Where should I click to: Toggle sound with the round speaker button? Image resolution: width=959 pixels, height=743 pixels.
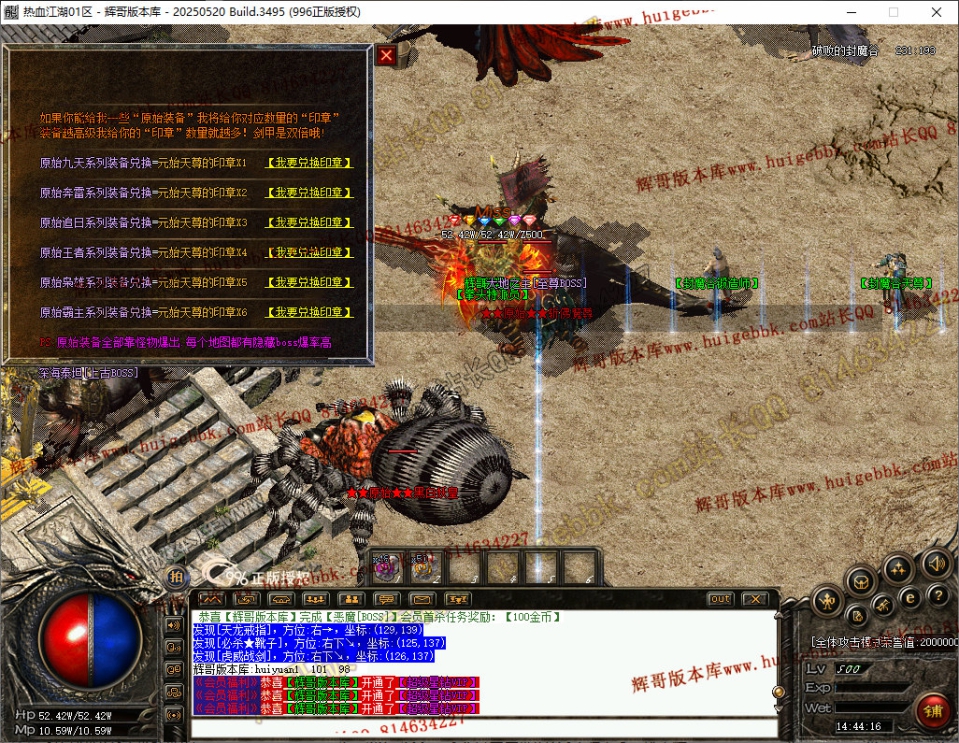click(x=936, y=562)
